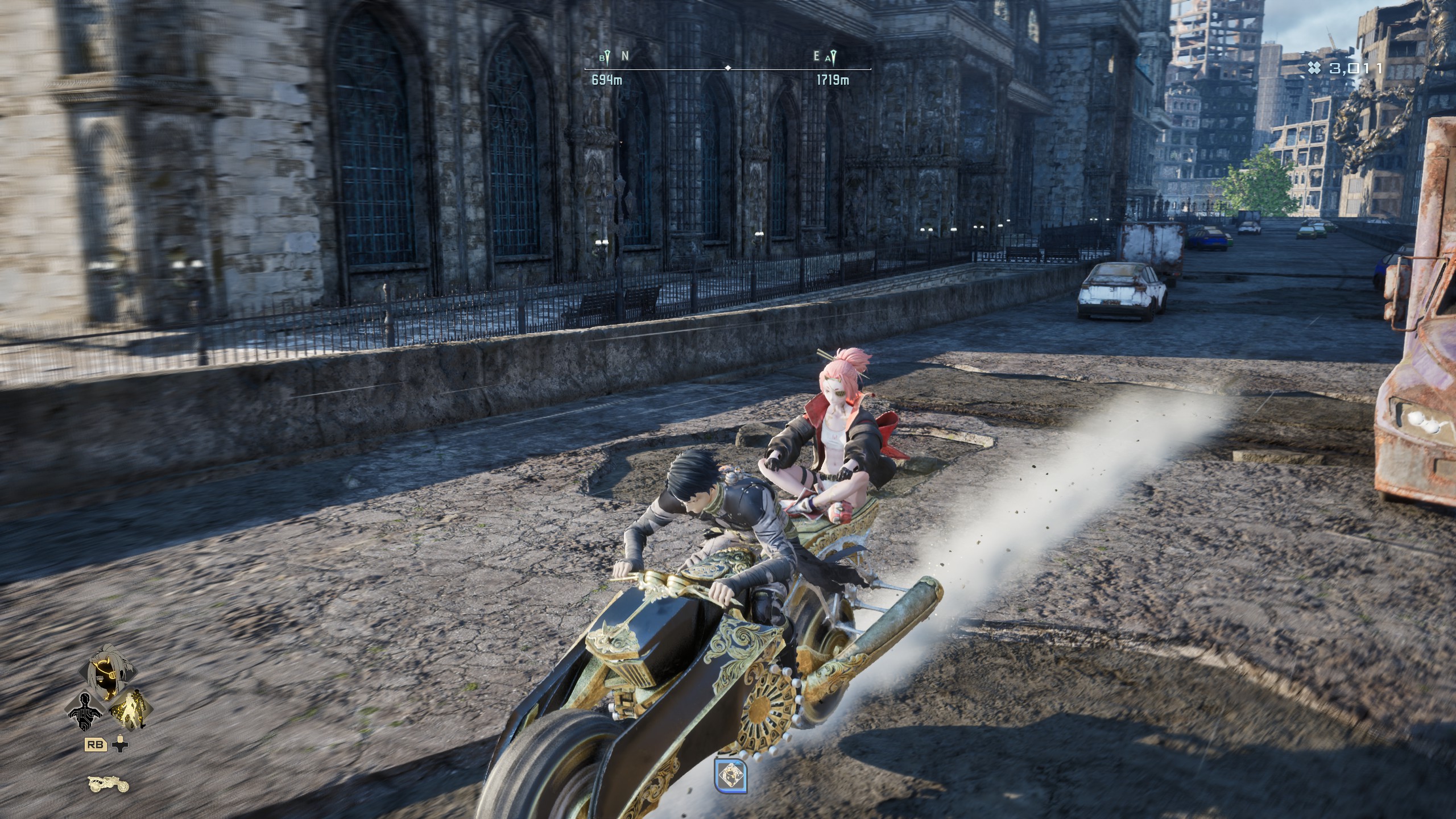Click the blue-framed portrait icon

point(731,776)
